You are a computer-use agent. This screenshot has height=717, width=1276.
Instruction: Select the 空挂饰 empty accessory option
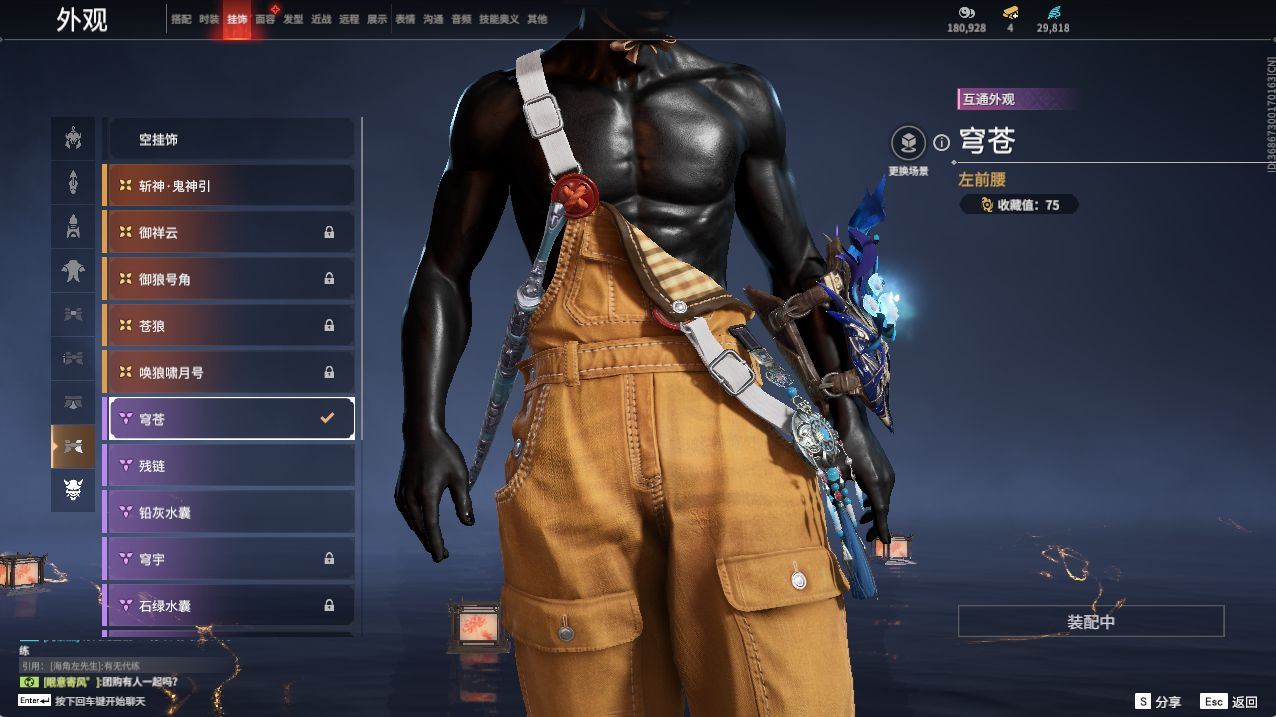coord(230,140)
